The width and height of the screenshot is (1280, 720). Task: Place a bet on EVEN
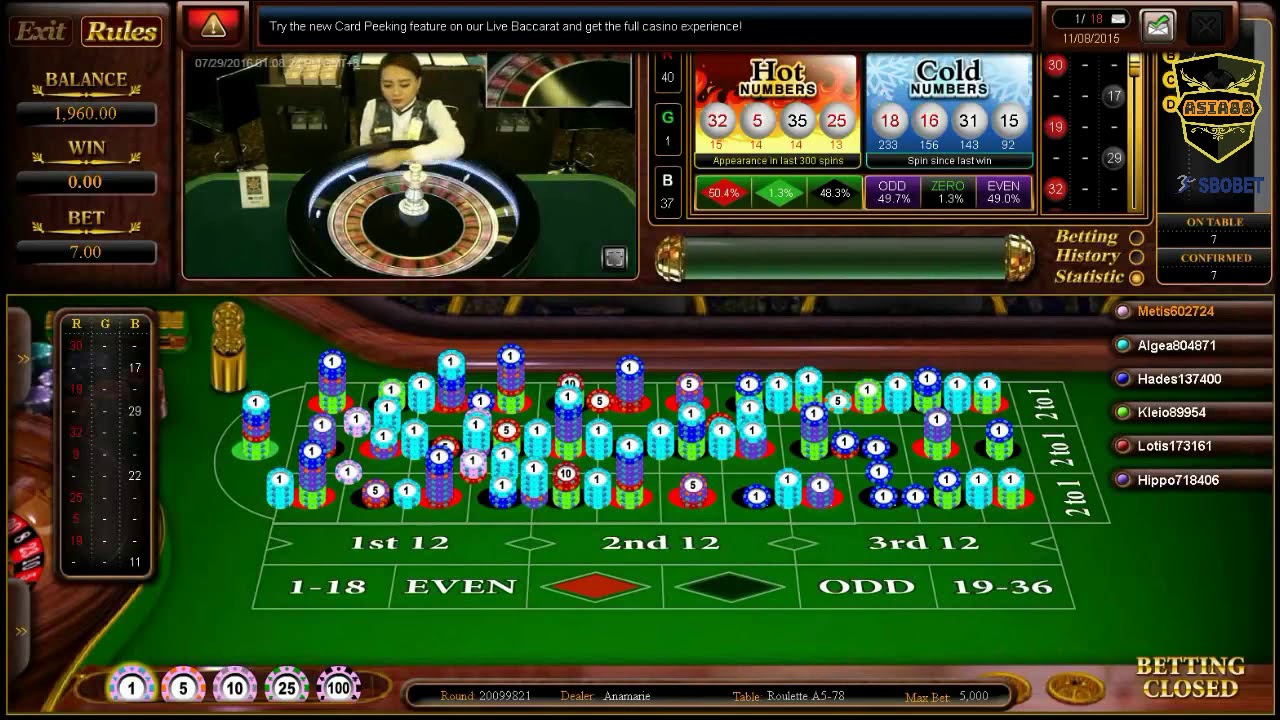[460, 586]
